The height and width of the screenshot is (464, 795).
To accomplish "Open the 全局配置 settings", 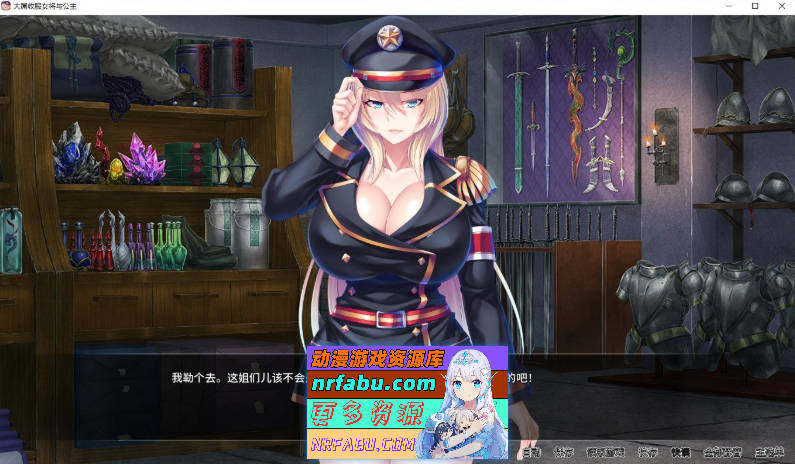I will [720, 452].
